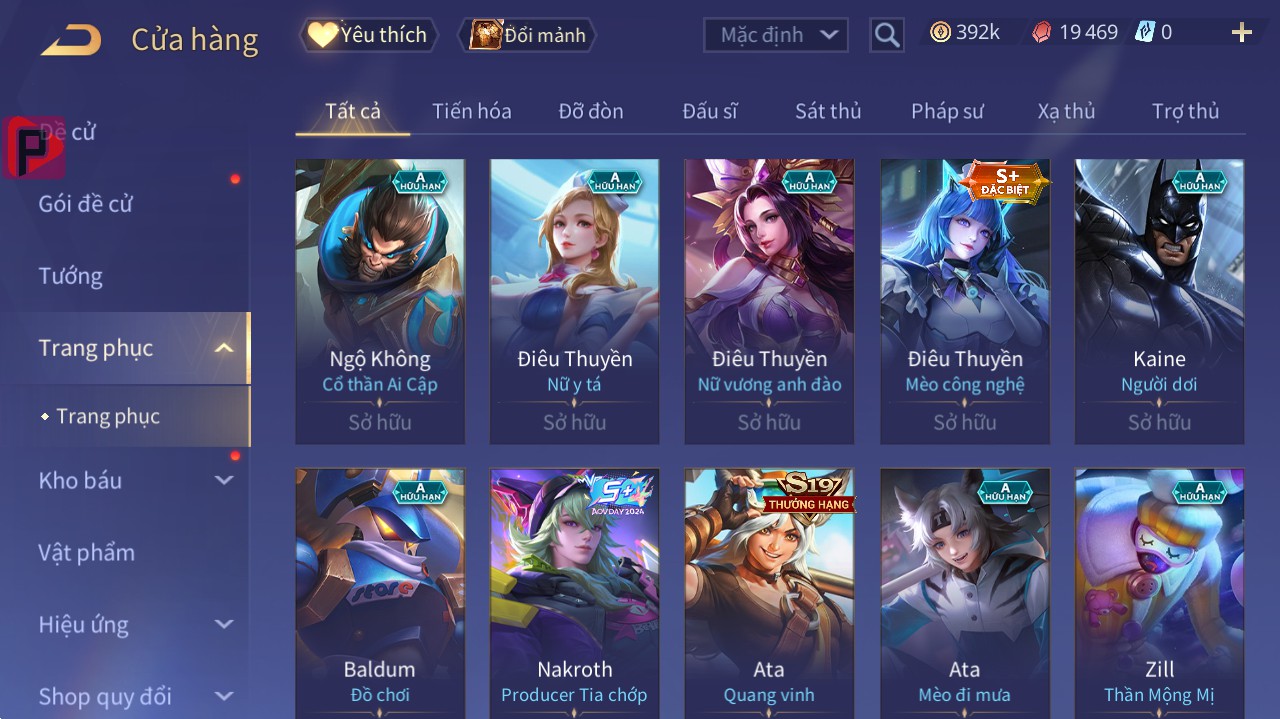Click the magnifying glass search icon

(887, 35)
